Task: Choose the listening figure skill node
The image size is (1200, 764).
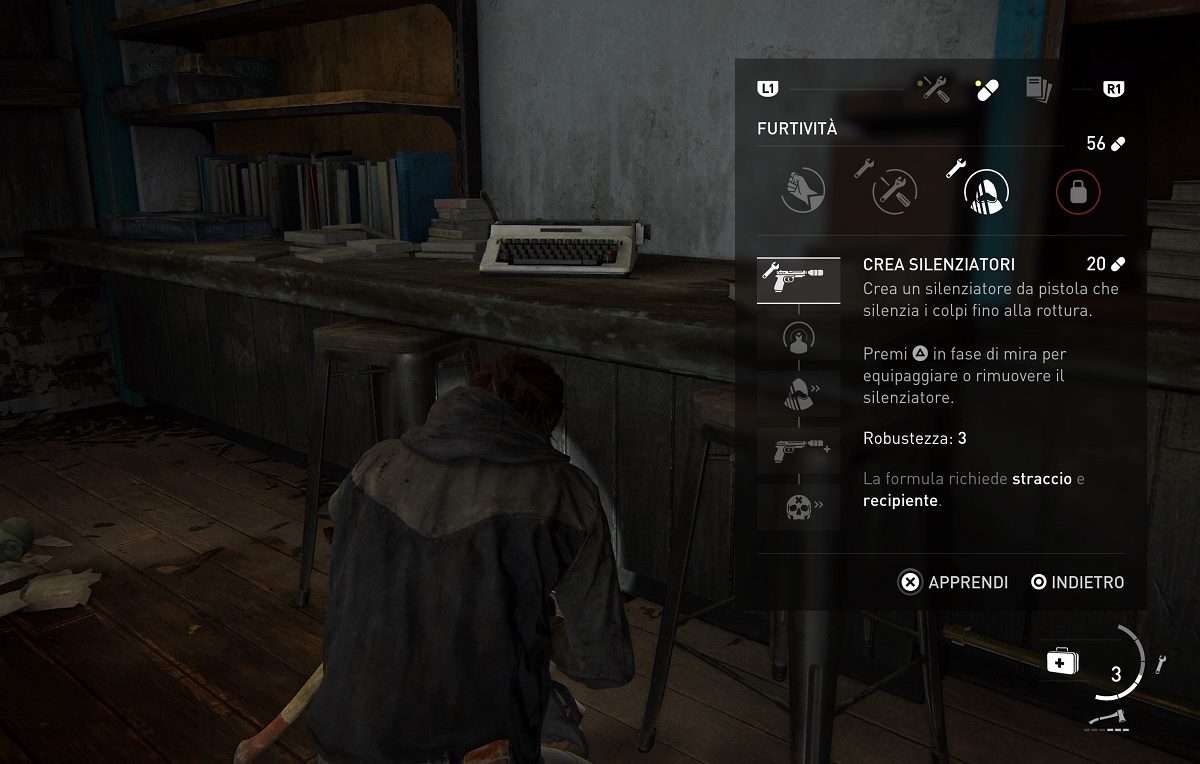Action: click(797, 338)
